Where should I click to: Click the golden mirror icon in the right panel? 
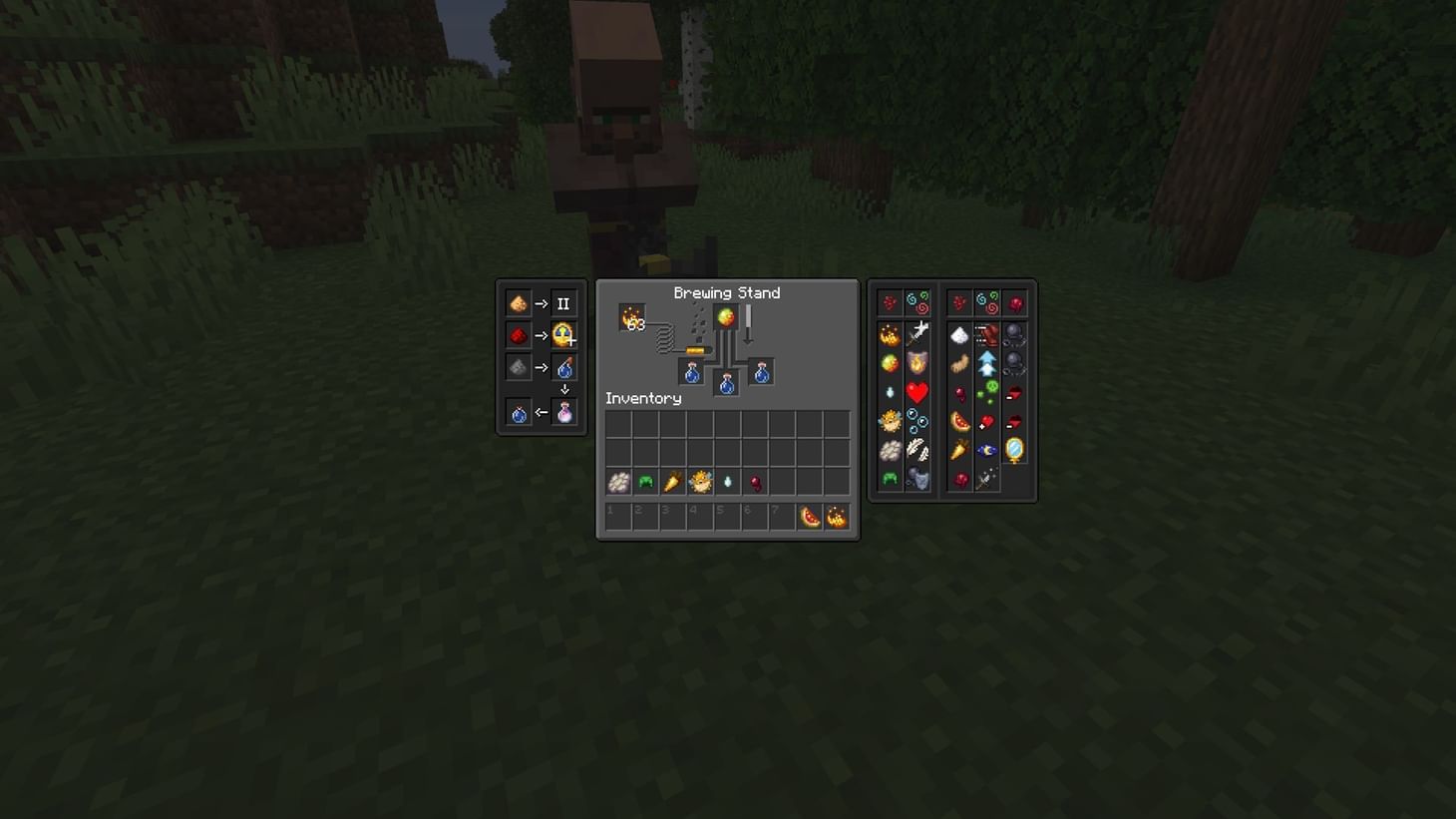[x=1014, y=450]
